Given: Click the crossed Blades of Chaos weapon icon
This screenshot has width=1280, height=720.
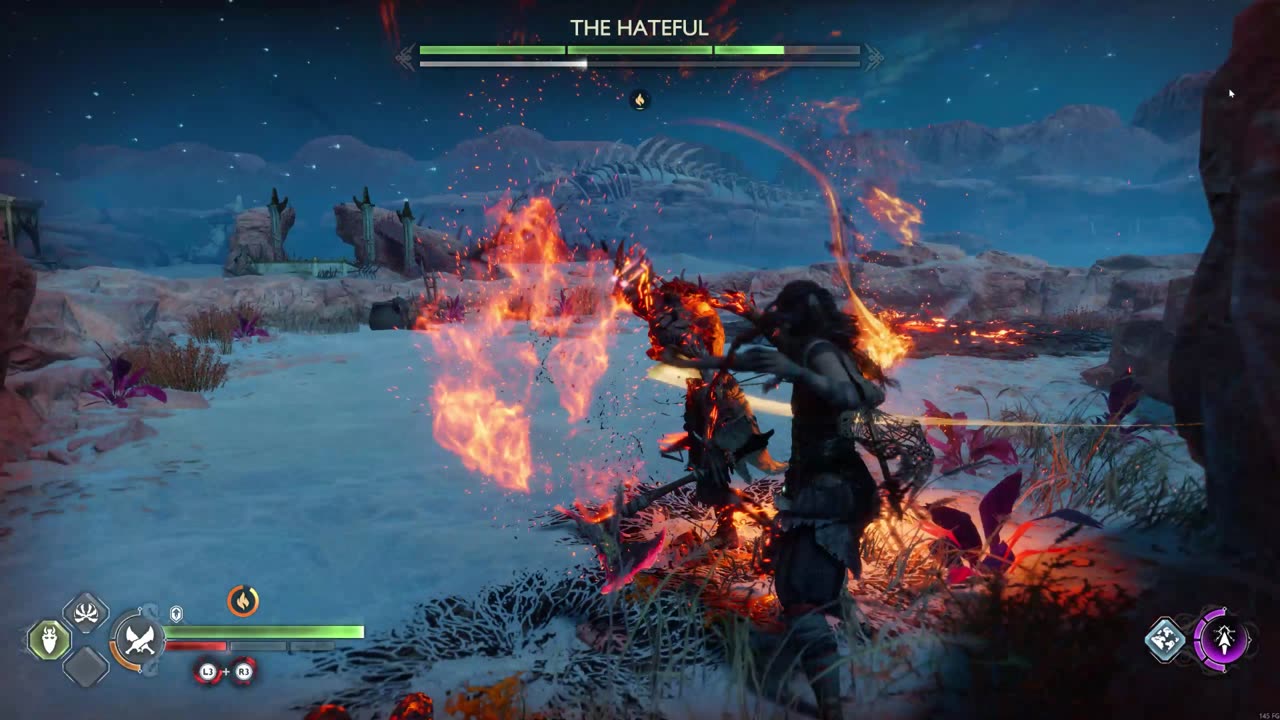Looking at the screenshot, I should (x=138, y=640).
